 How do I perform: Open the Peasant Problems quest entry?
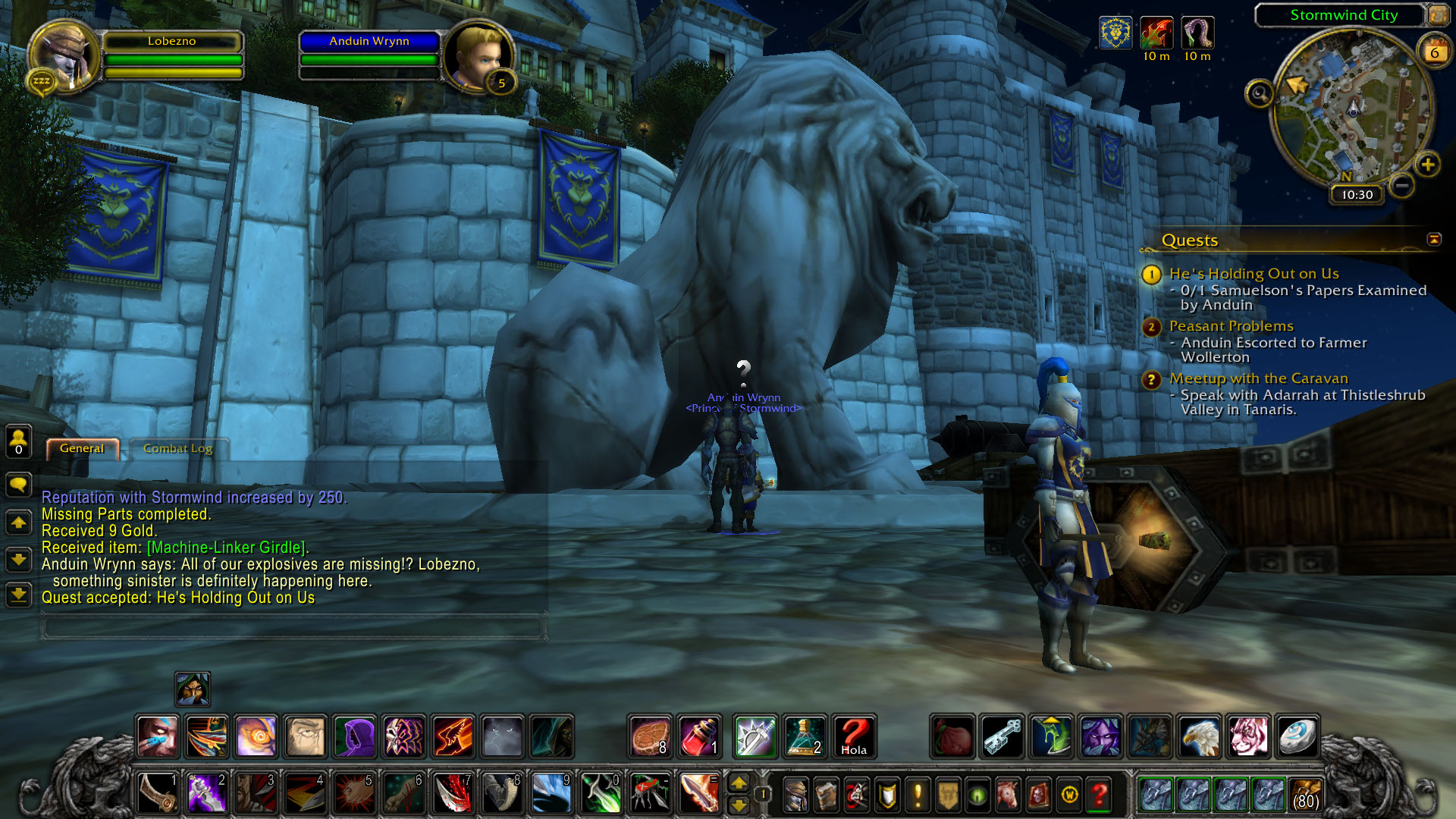(1231, 326)
